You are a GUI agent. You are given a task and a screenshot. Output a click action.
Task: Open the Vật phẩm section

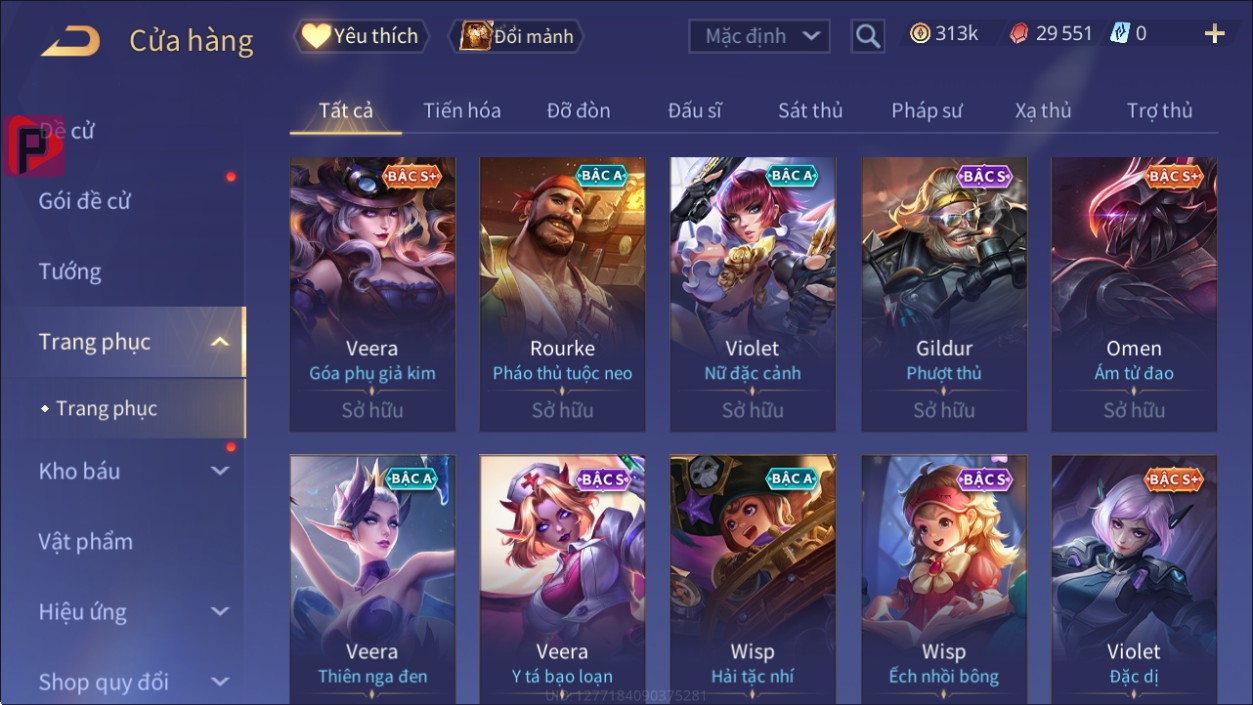86,542
